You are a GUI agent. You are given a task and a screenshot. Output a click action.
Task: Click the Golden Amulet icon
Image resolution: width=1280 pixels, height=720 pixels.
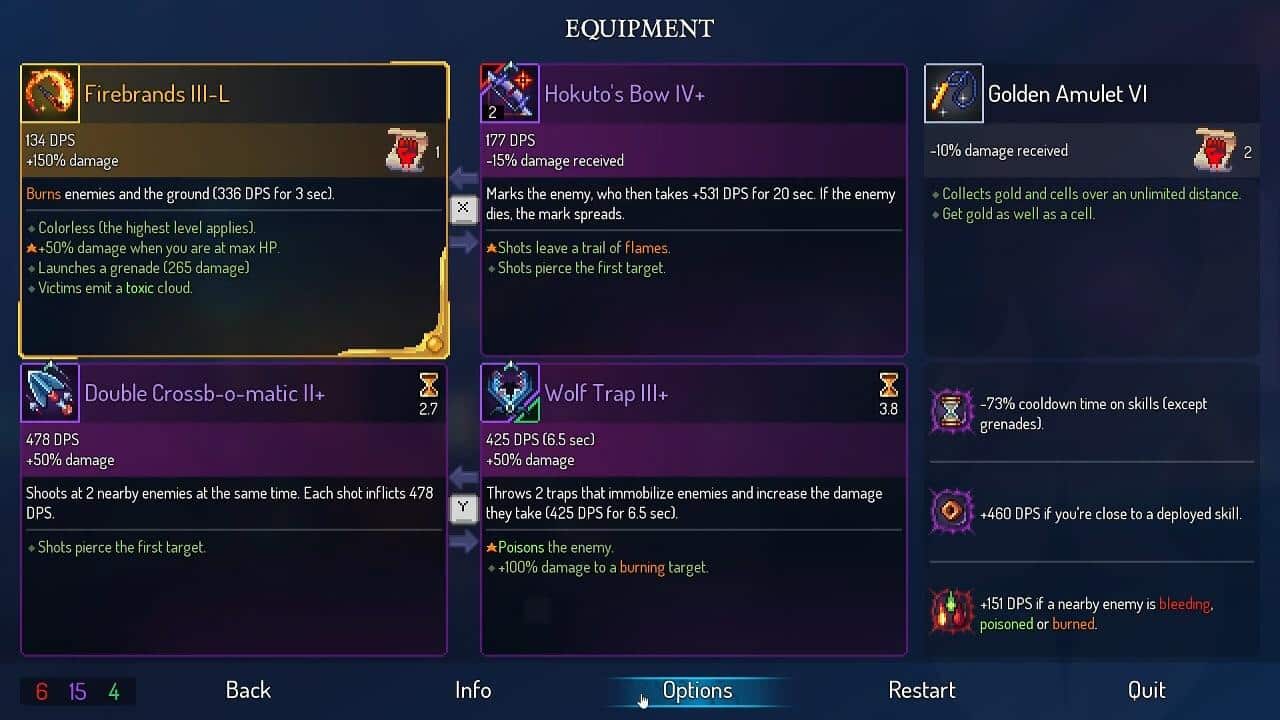tap(953, 93)
